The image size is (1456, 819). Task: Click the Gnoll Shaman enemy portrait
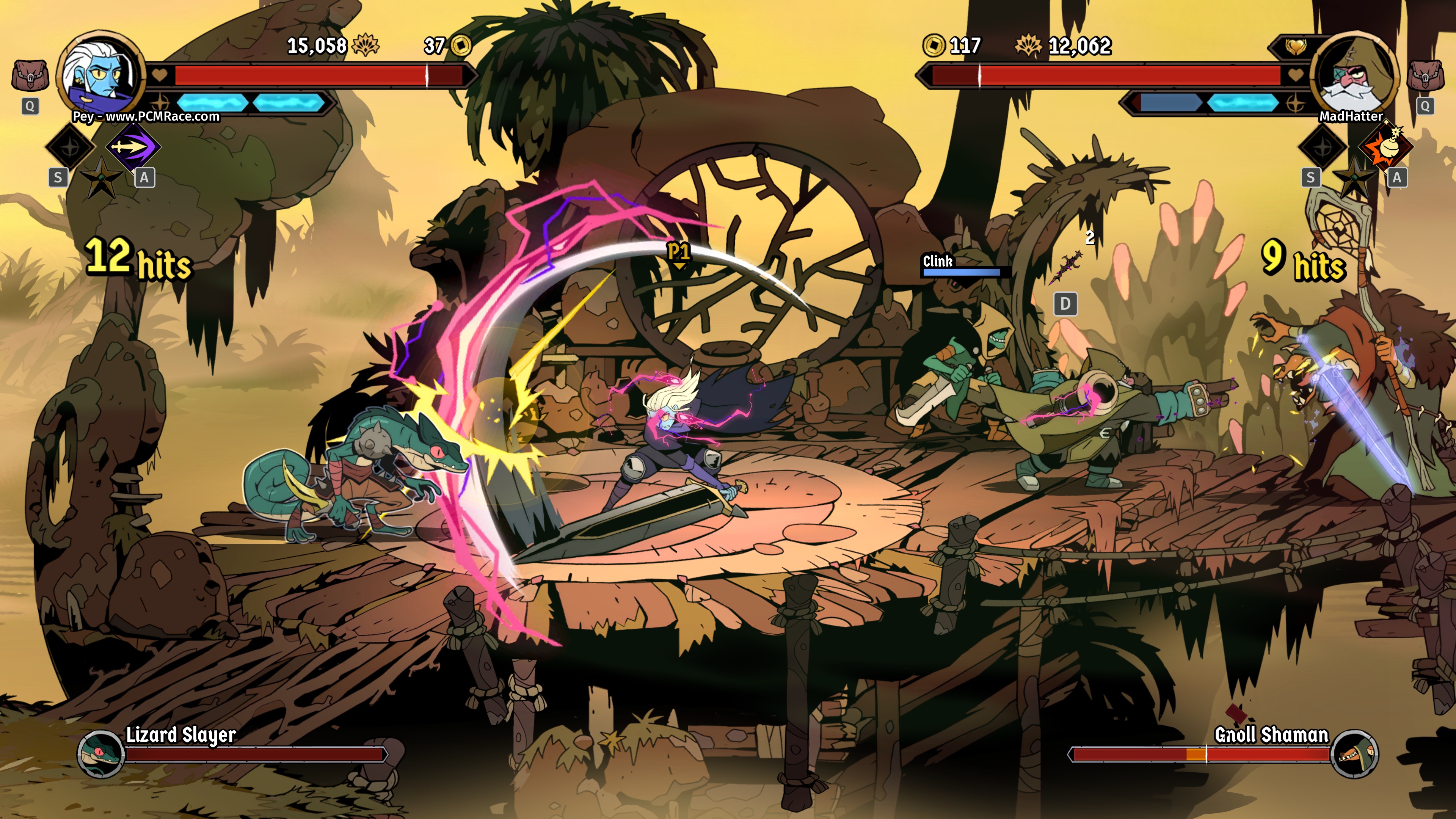coord(1354,753)
